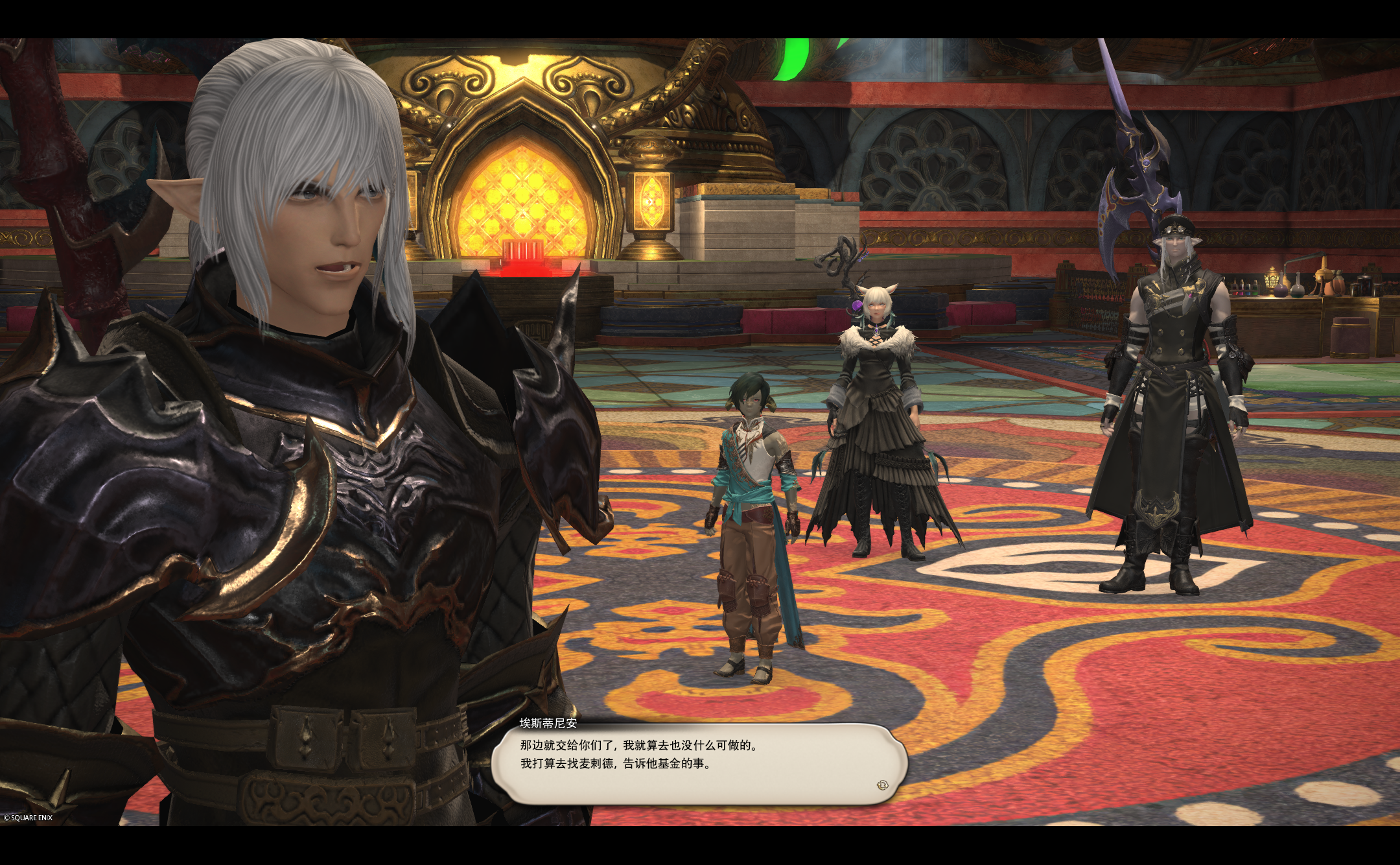The height and width of the screenshot is (865, 1400).
Task: Advance Estinien's dialogue box
Action: (x=699, y=763)
